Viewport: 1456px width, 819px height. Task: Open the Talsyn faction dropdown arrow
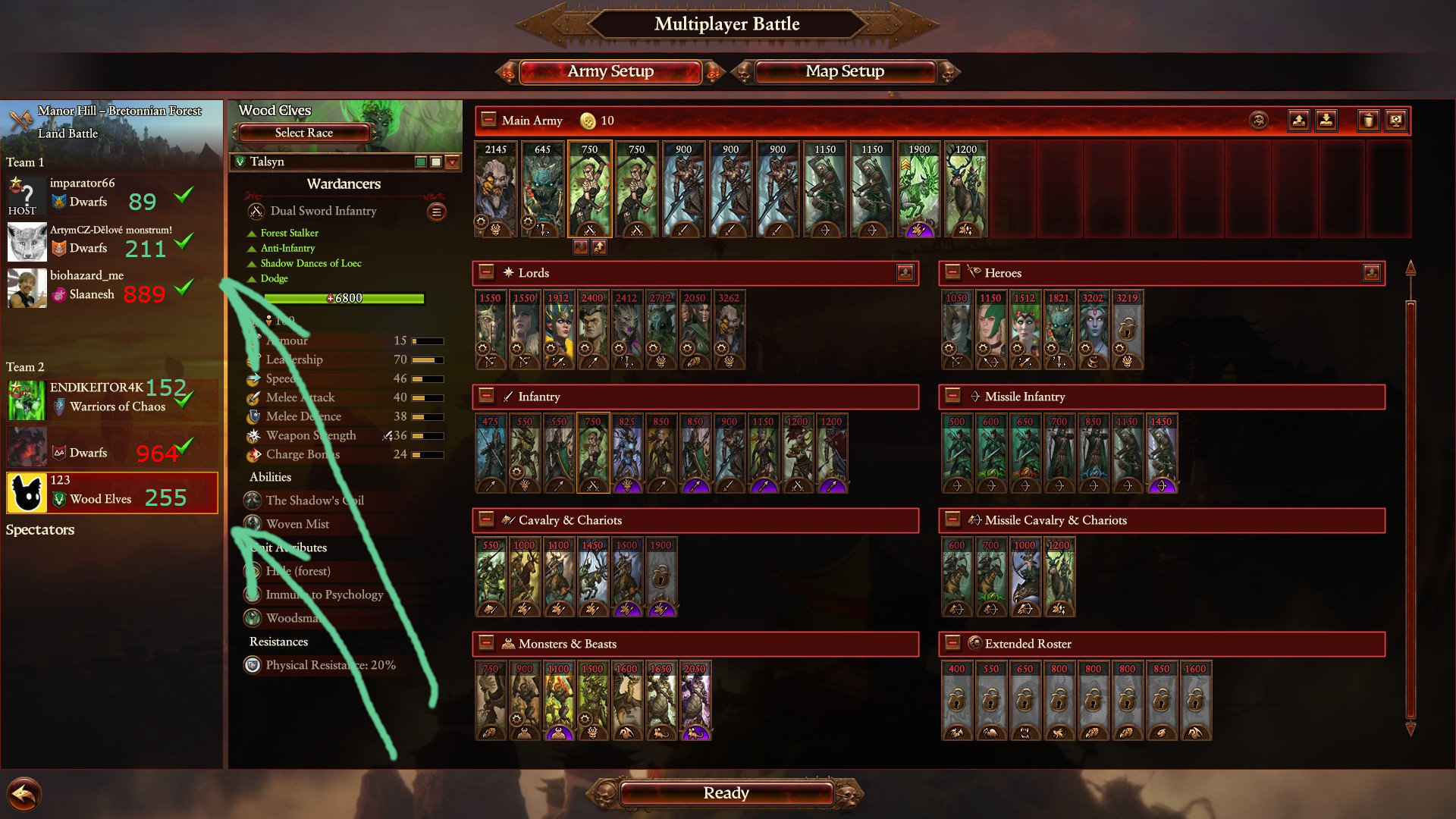(x=452, y=162)
